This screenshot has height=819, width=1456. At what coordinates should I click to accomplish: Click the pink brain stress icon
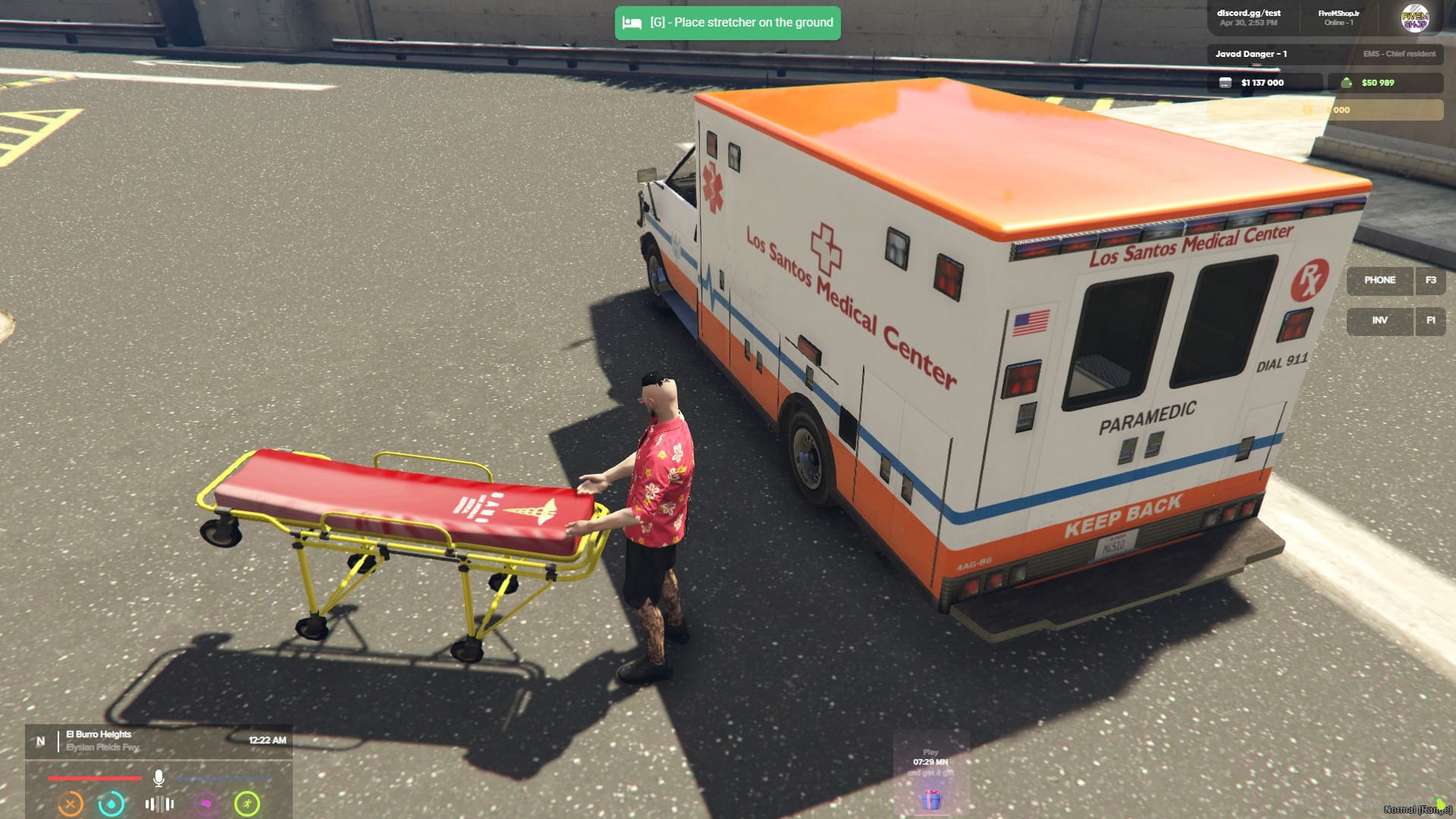206,804
